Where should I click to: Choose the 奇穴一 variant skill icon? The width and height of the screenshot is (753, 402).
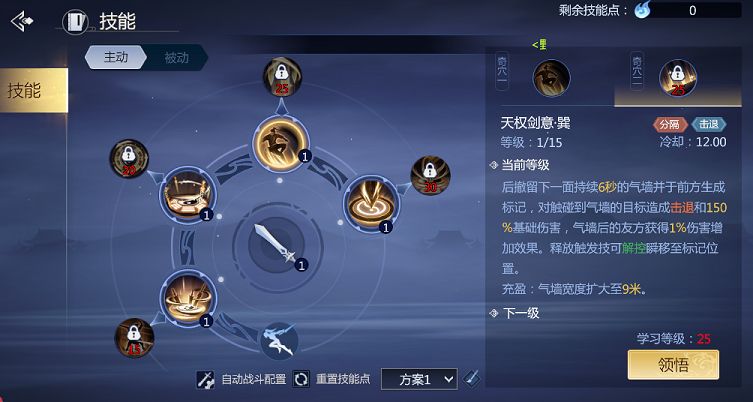click(x=551, y=76)
